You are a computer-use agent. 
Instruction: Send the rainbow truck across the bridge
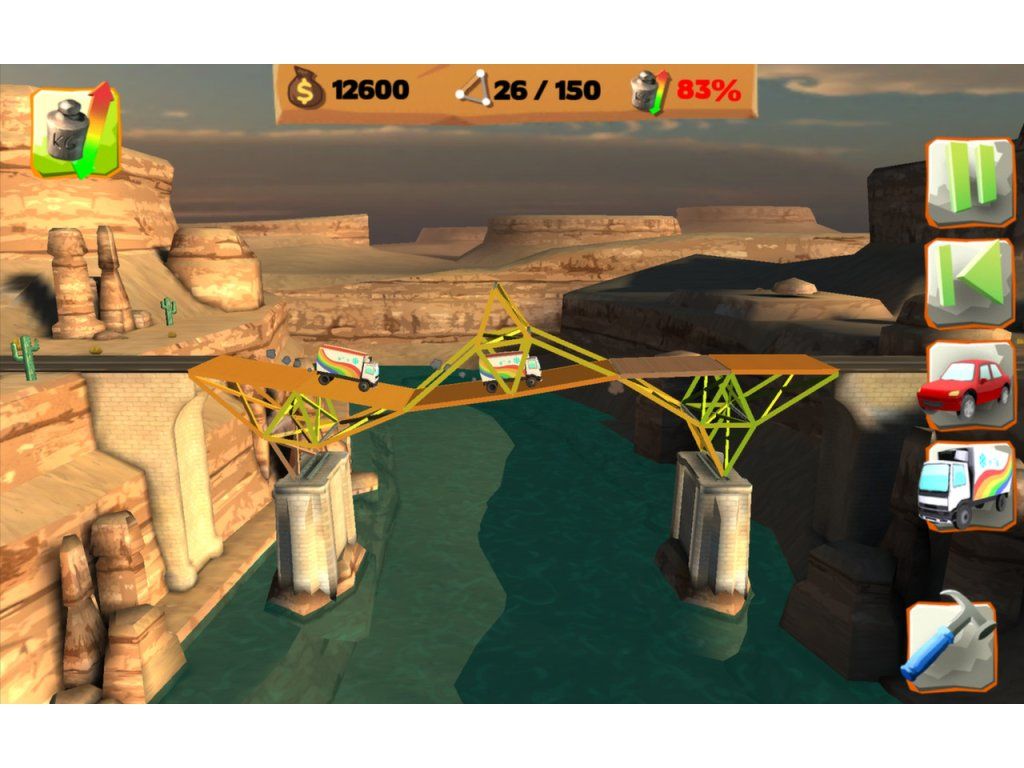coord(966,486)
